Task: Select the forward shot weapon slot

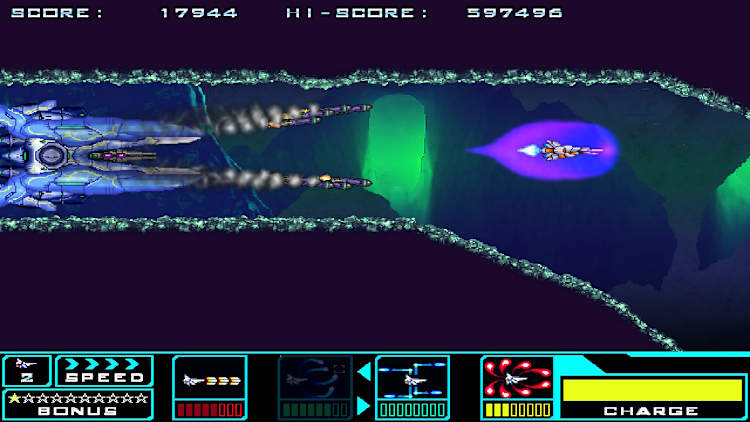Action: point(210,380)
